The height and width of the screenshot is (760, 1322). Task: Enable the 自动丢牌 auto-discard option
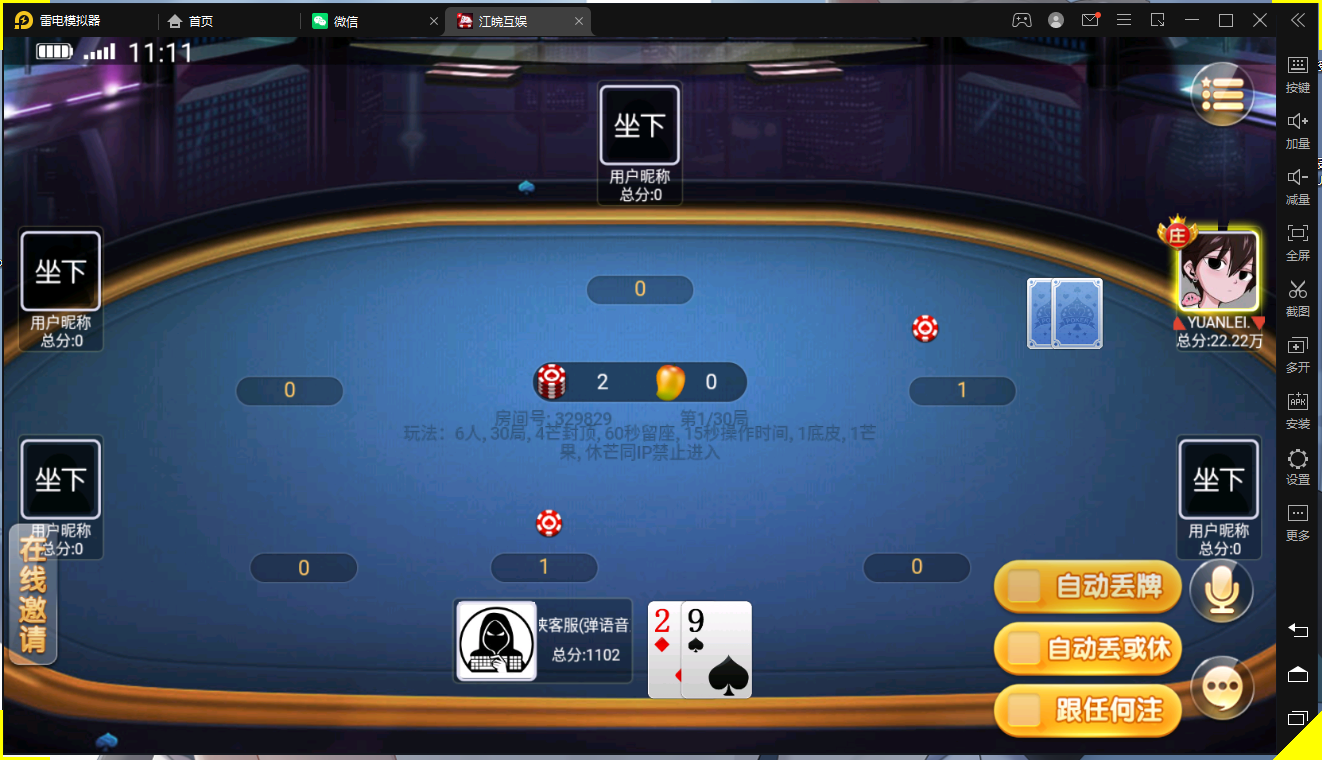(1087, 587)
